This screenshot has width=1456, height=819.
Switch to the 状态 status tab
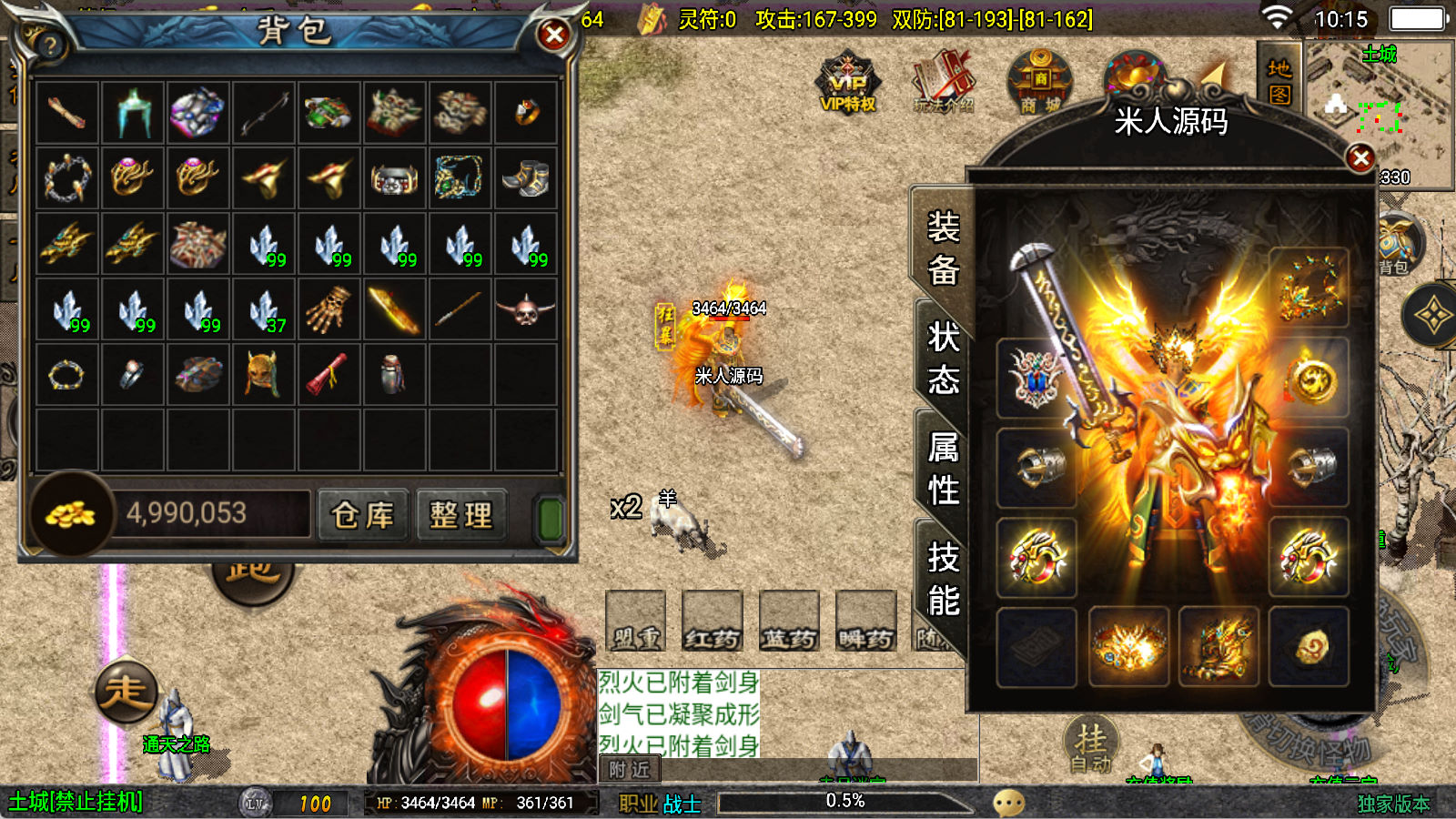point(943,358)
